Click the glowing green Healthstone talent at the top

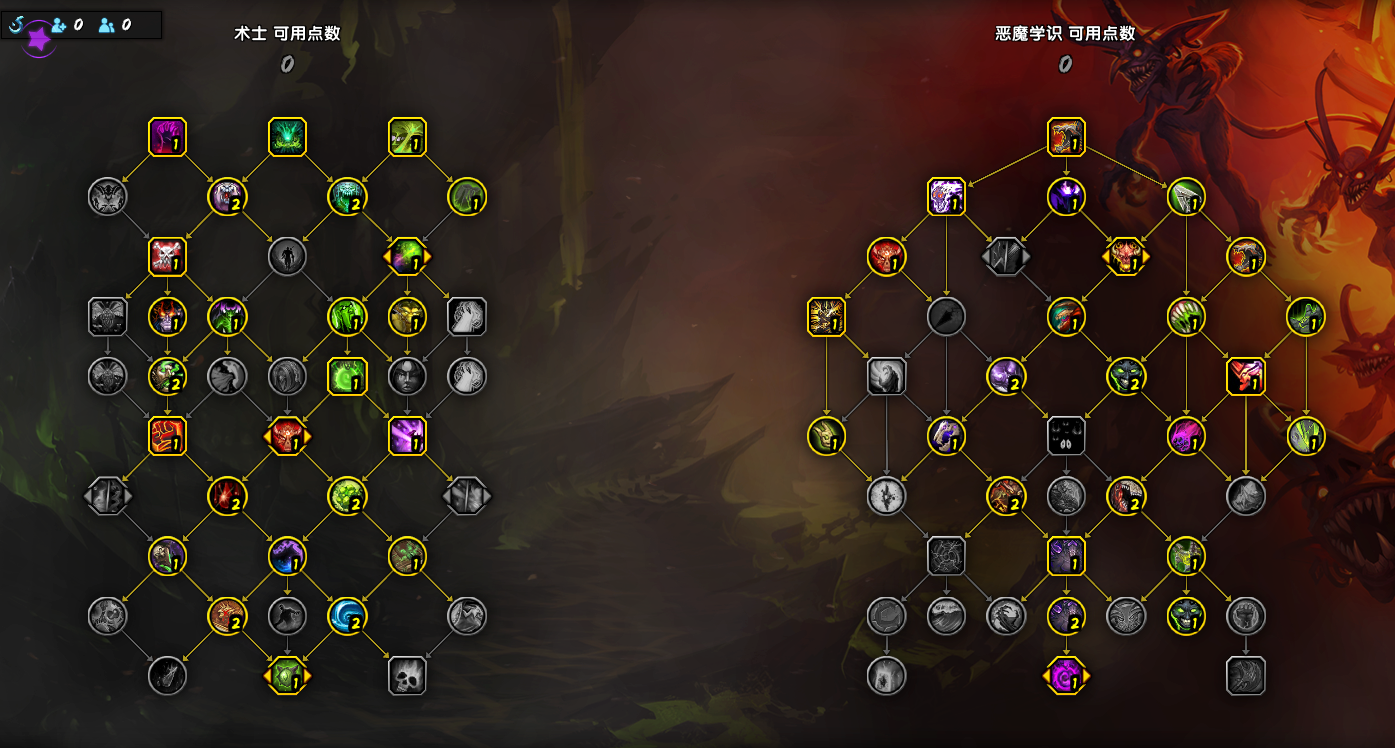pyautogui.click(x=288, y=137)
